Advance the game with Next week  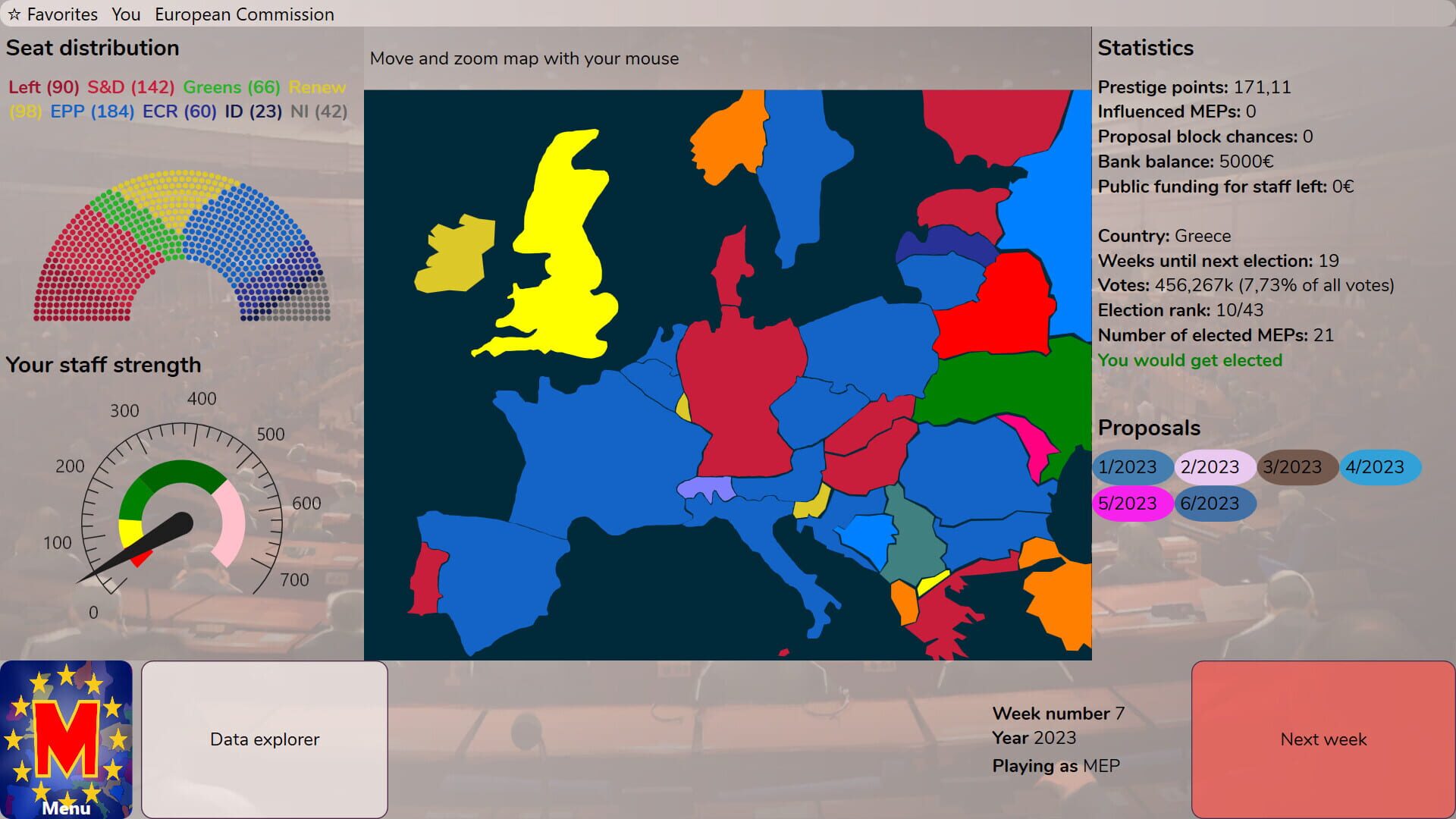(x=1323, y=739)
